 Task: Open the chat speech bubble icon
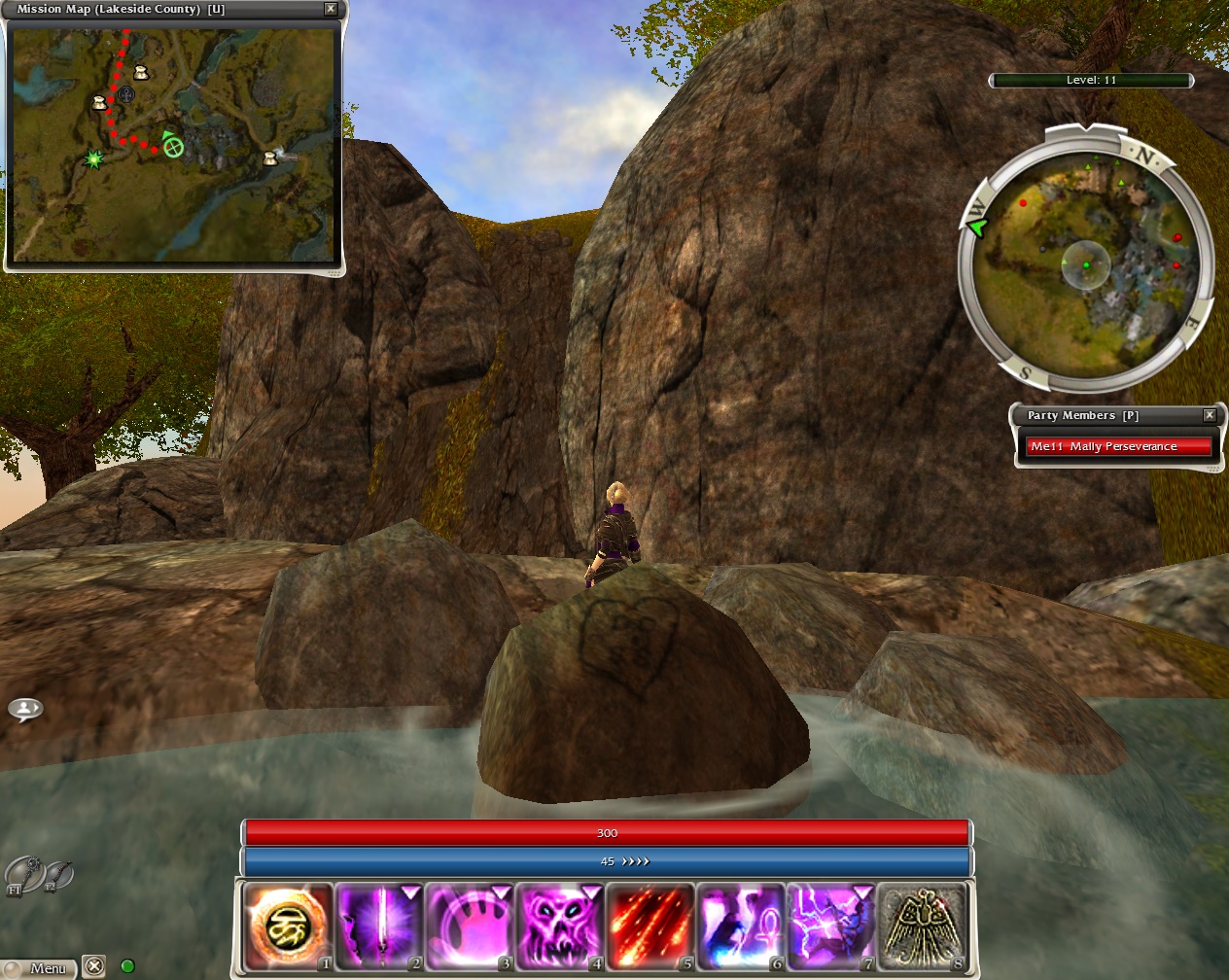(x=25, y=709)
